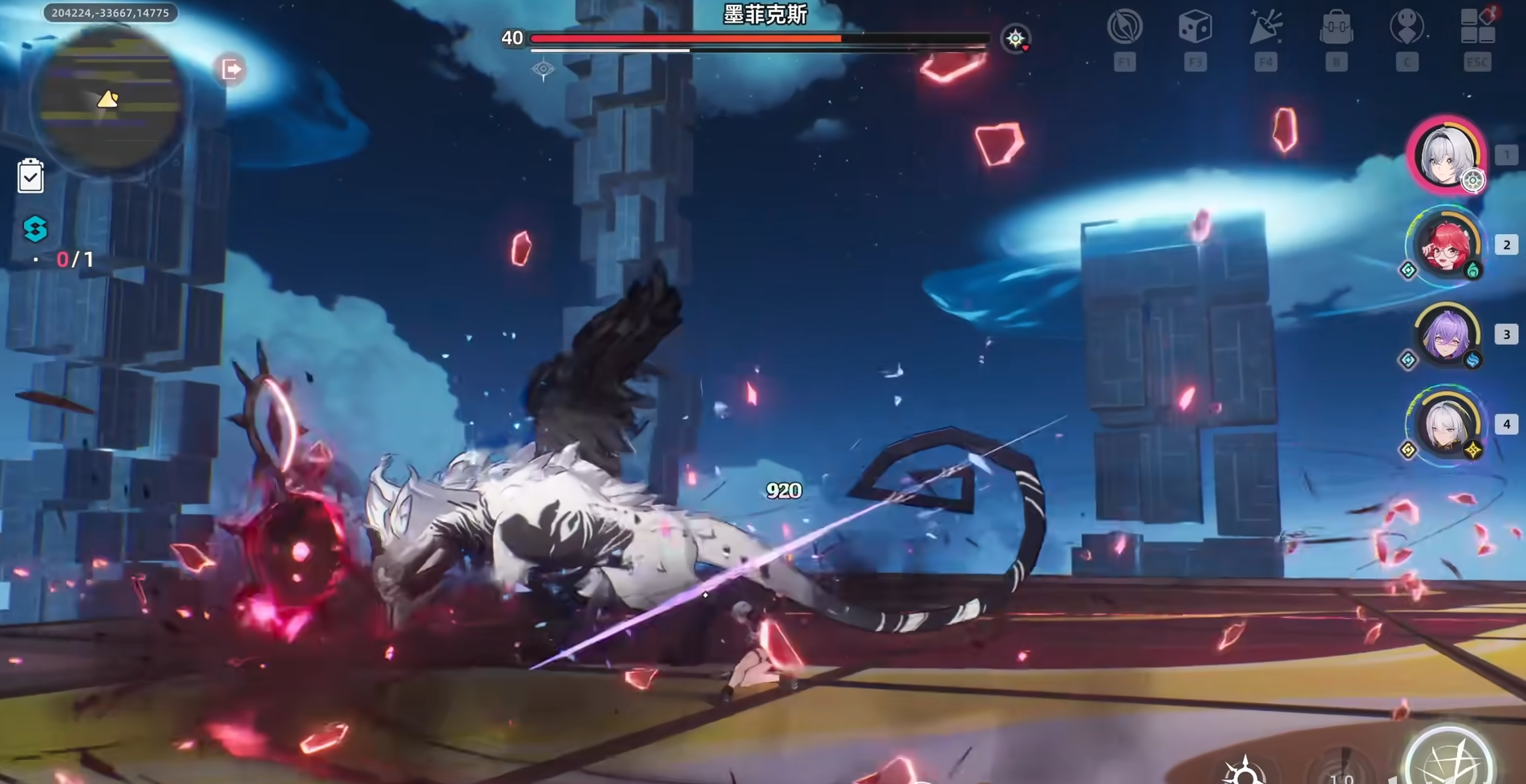Toggle the target lock icon under boss level
1526x784 pixels.
click(543, 70)
